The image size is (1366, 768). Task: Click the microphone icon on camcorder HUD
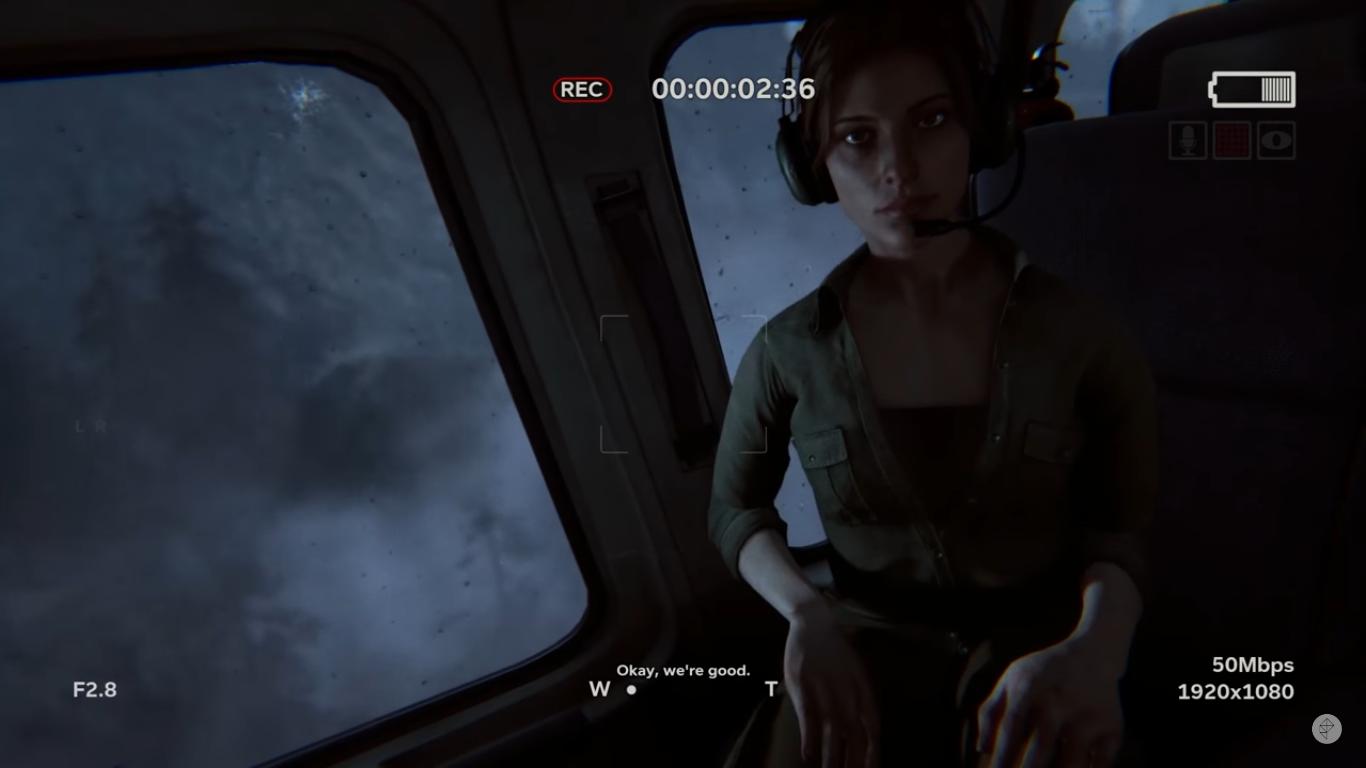[x=1187, y=141]
